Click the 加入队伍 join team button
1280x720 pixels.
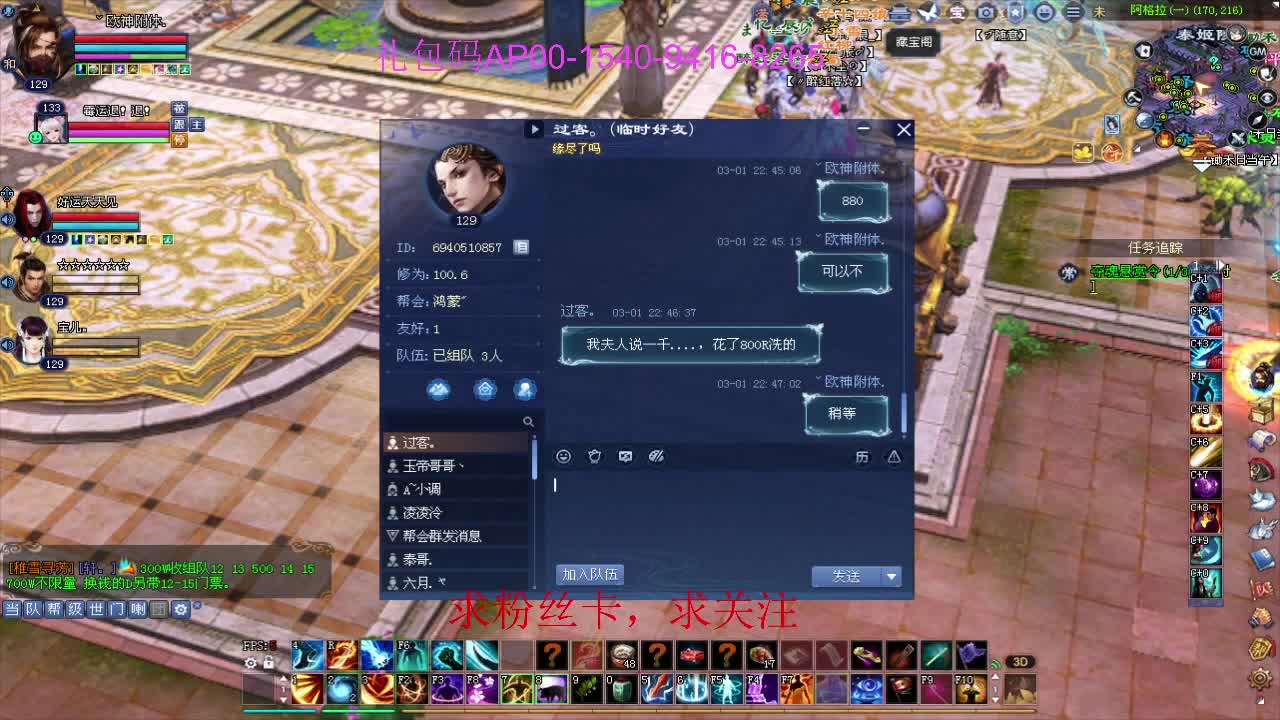point(588,574)
